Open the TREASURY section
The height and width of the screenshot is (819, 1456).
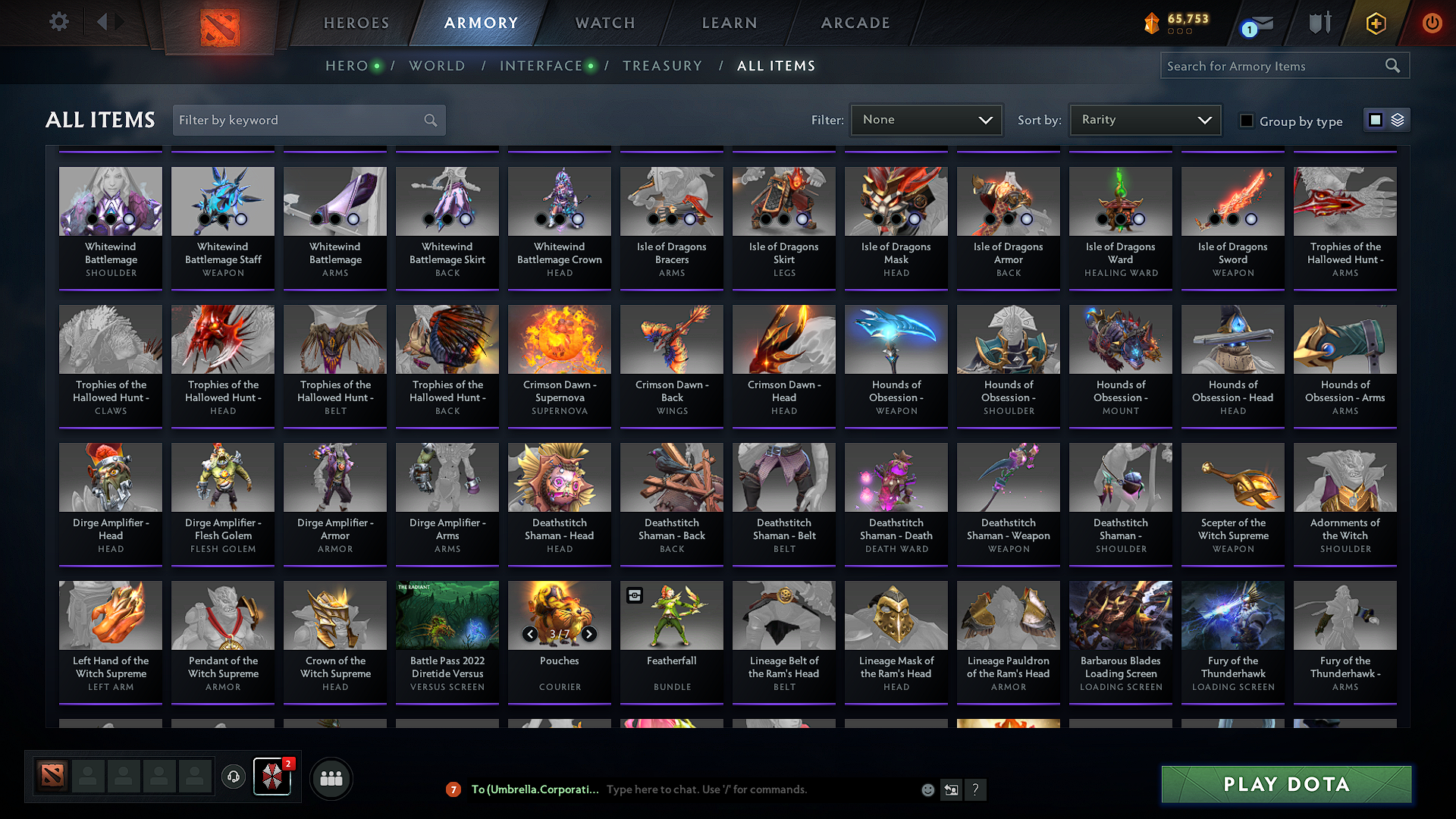(x=662, y=66)
